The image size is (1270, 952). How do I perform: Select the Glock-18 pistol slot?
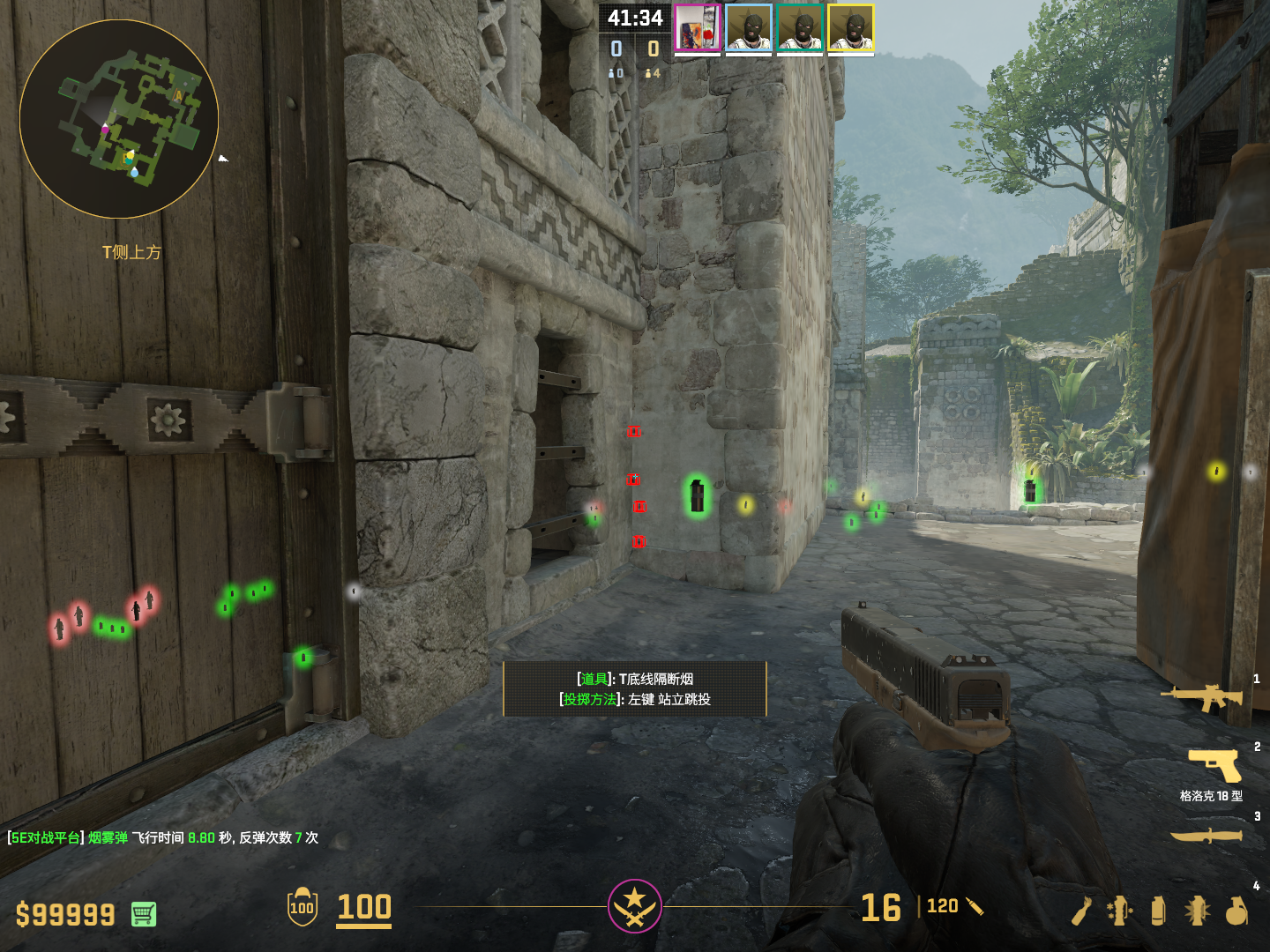[x=1215, y=765]
